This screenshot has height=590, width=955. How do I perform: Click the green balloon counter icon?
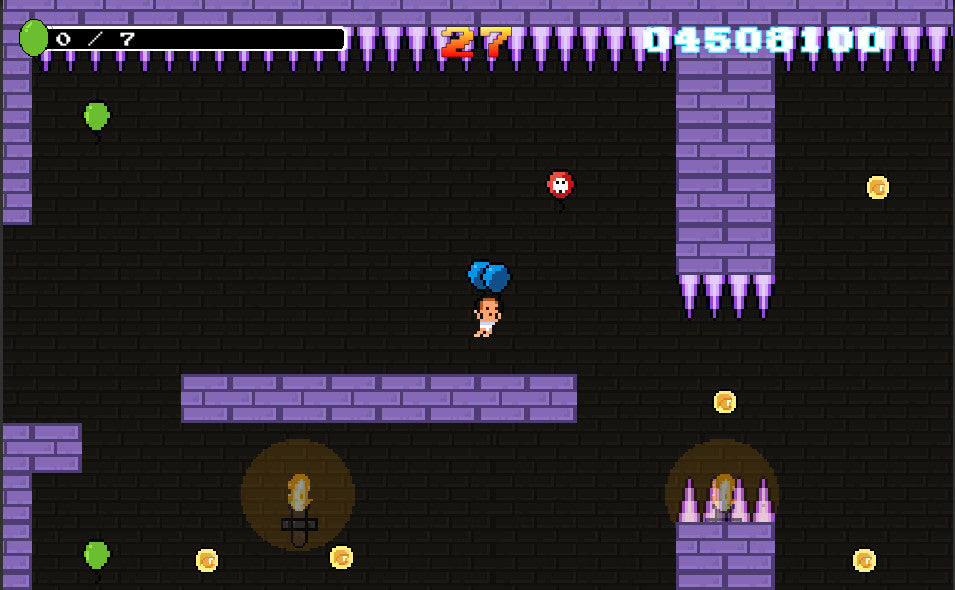(34, 38)
